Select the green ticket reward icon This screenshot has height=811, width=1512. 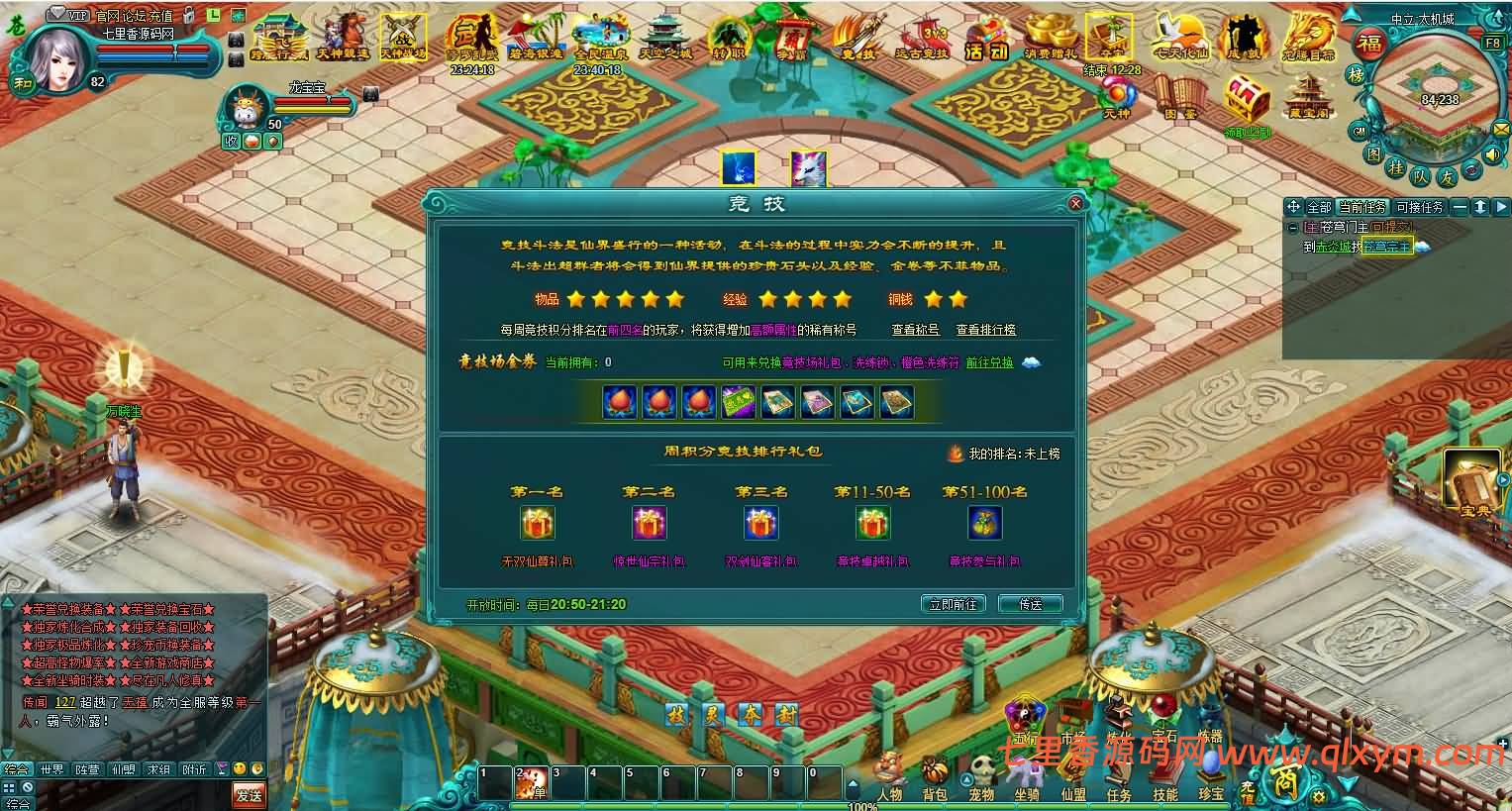tap(738, 402)
